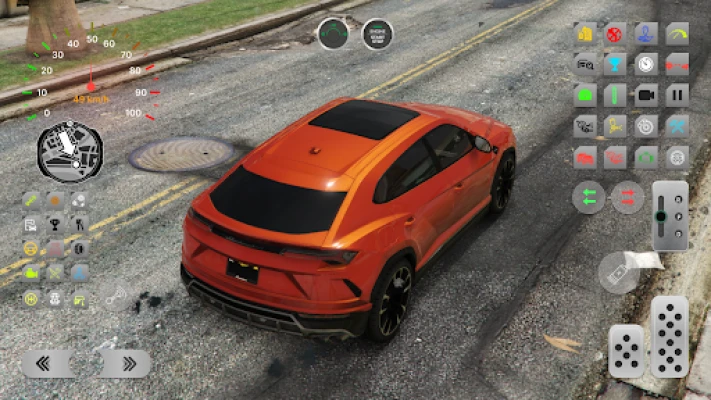Click the blue map pin icon
The width and height of the screenshot is (711, 400).
coord(646,34)
